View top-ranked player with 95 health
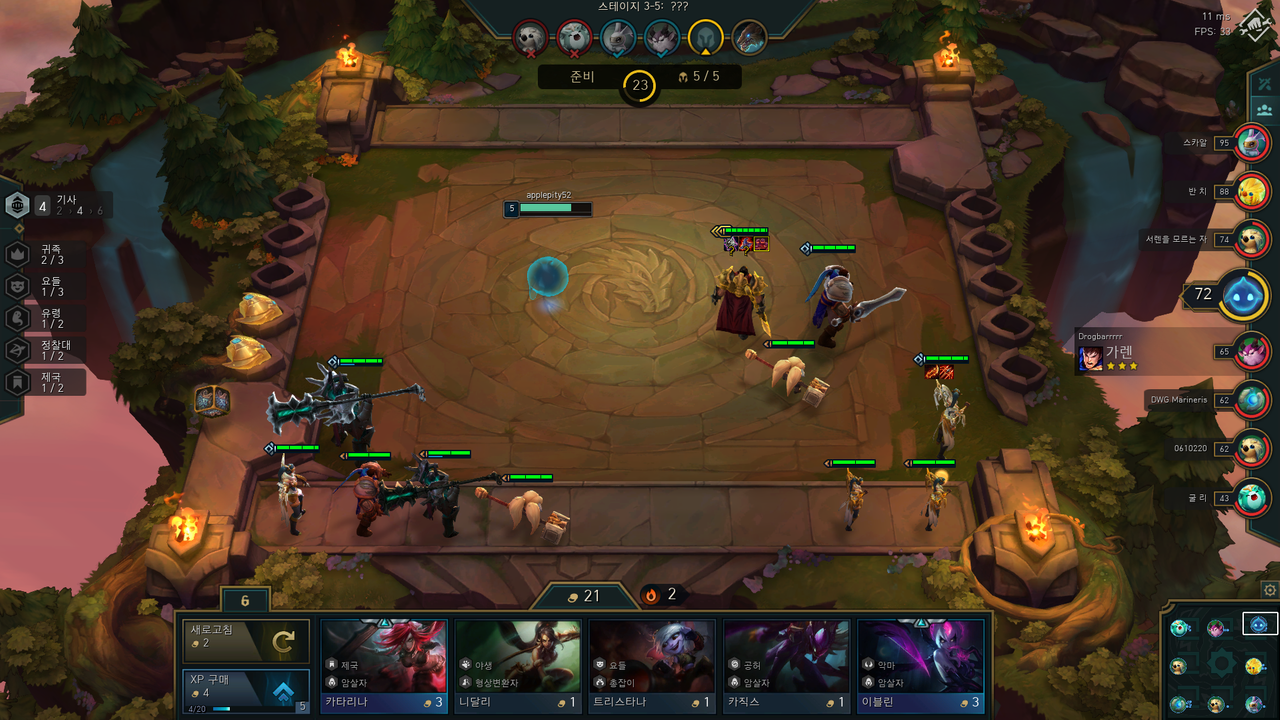 (1251, 142)
